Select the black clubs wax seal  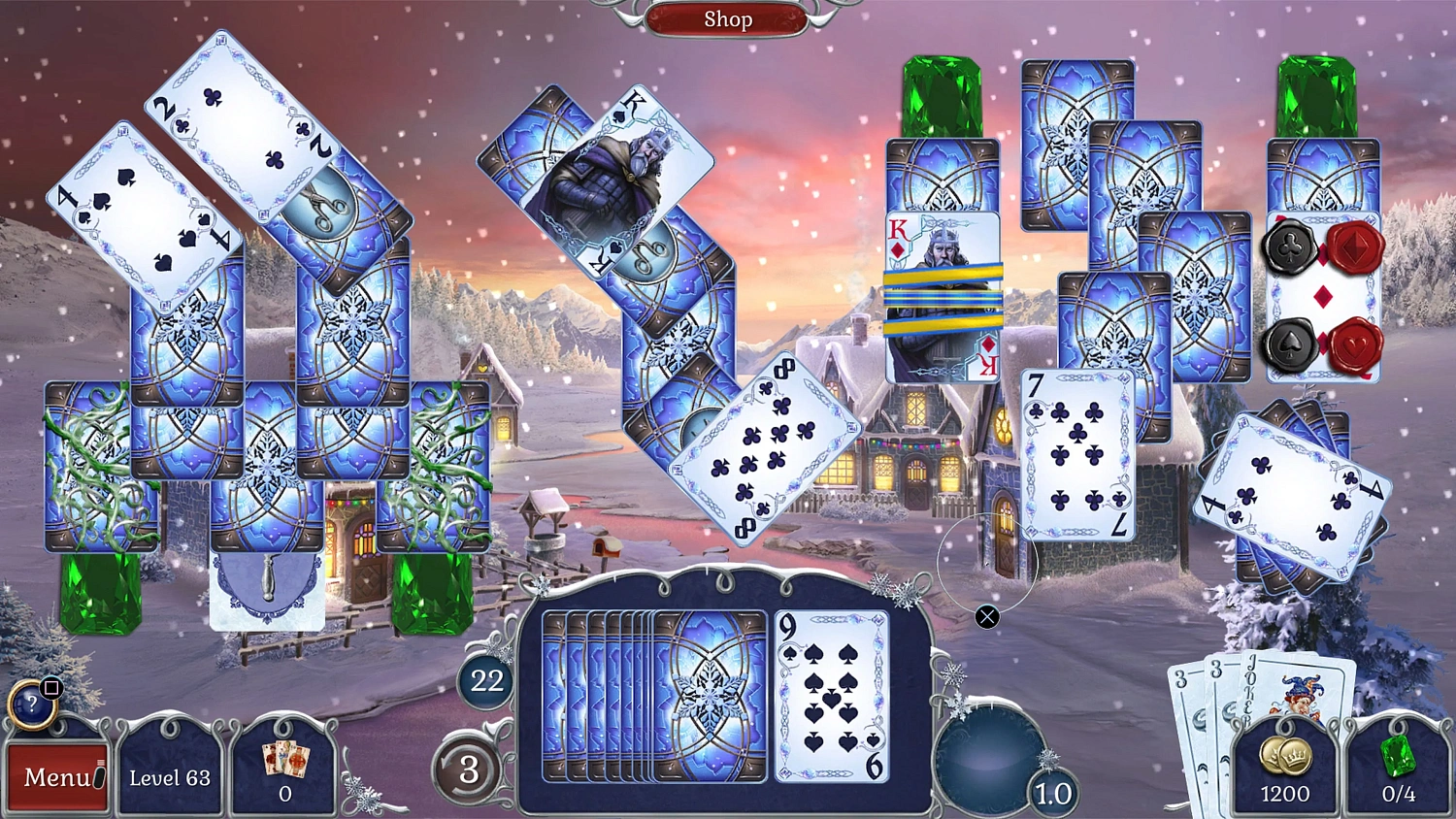click(x=1290, y=247)
